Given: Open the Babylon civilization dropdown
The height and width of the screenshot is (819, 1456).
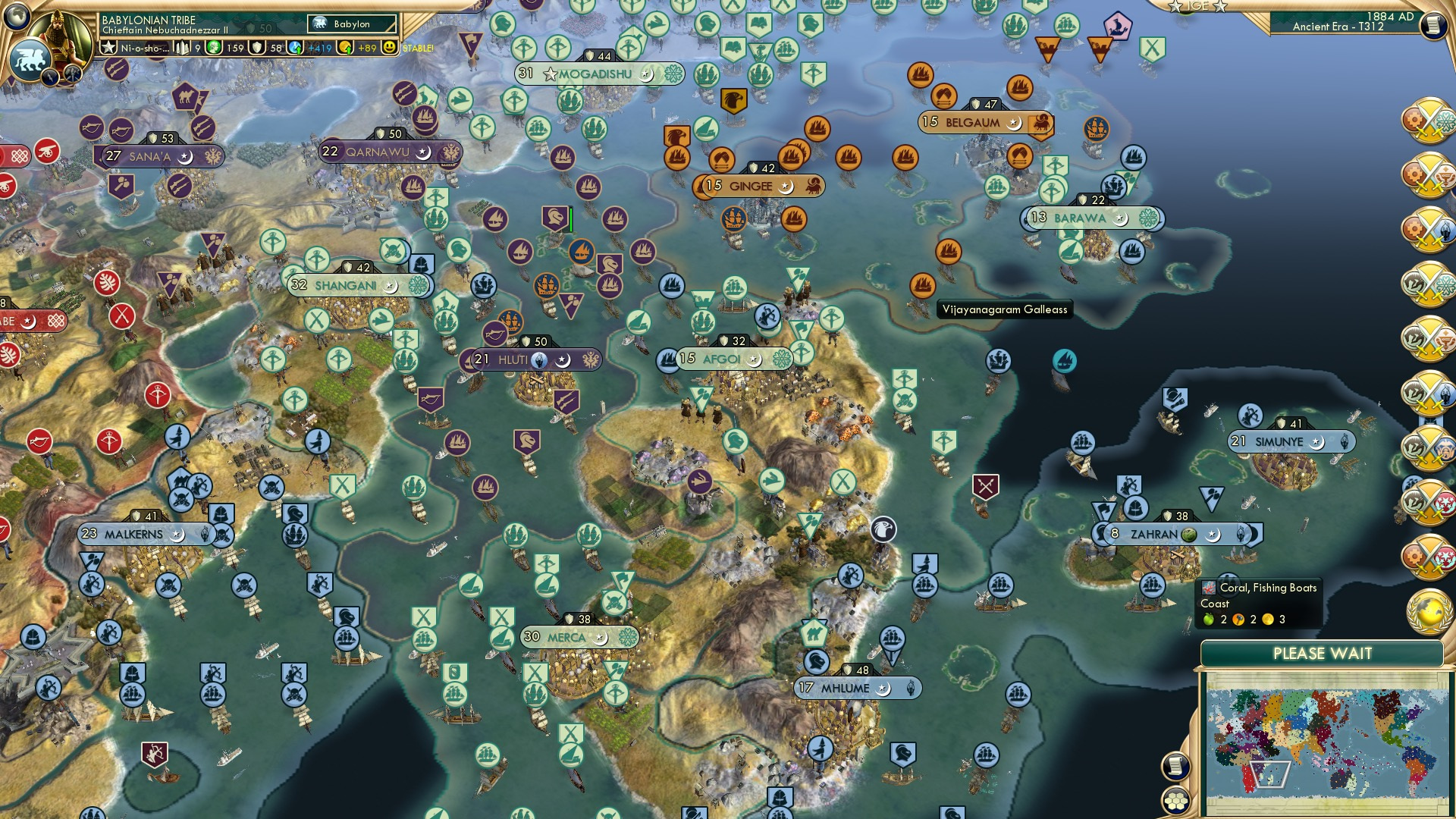Looking at the screenshot, I should (351, 24).
